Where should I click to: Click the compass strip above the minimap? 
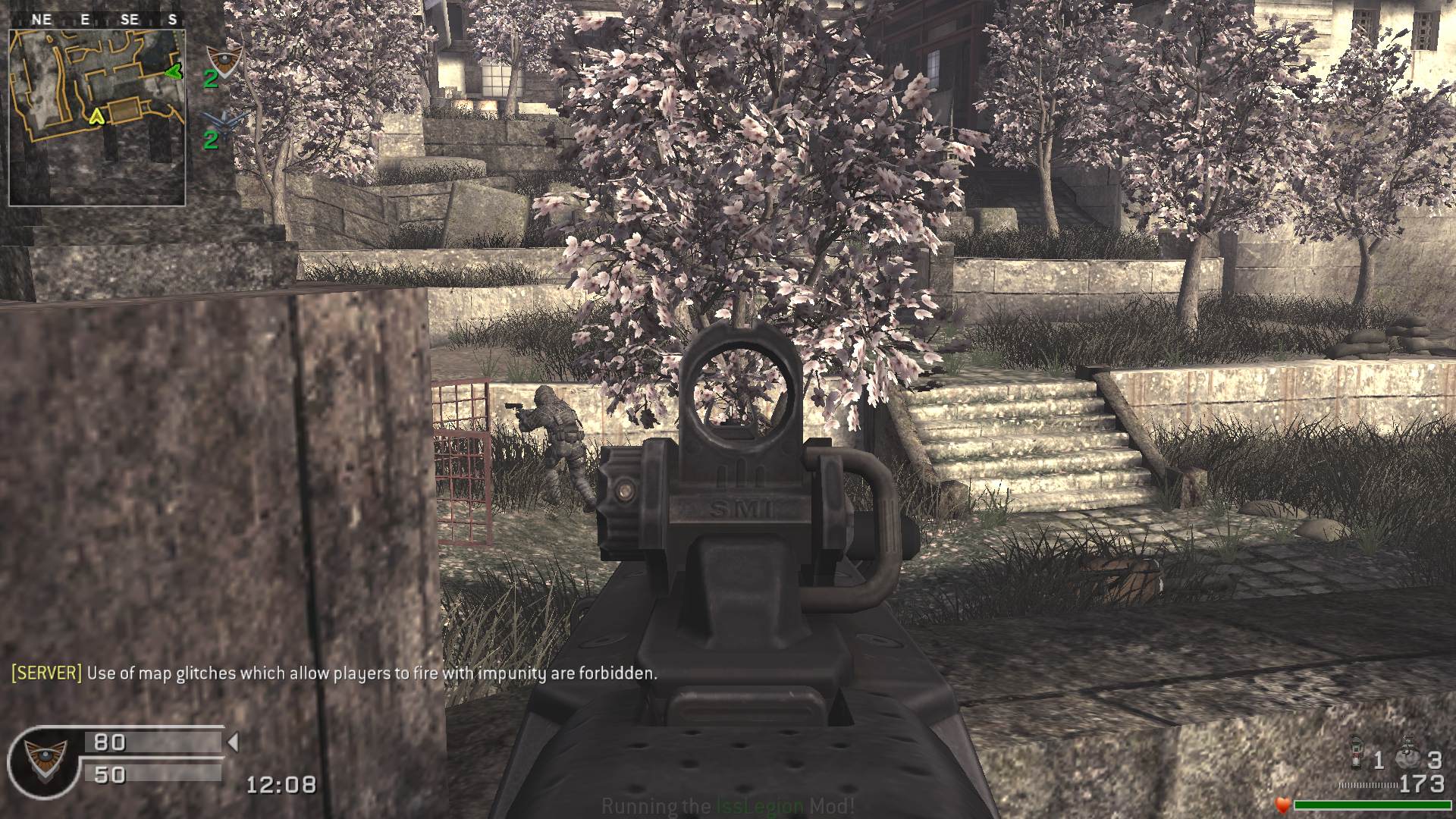click(x=97, y=20)
